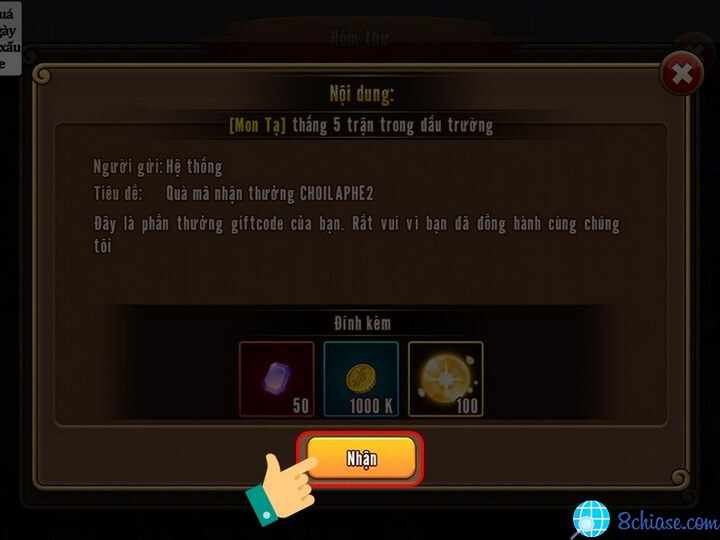
Task: Select the purple gem attachment
Action: click(277, 379)
